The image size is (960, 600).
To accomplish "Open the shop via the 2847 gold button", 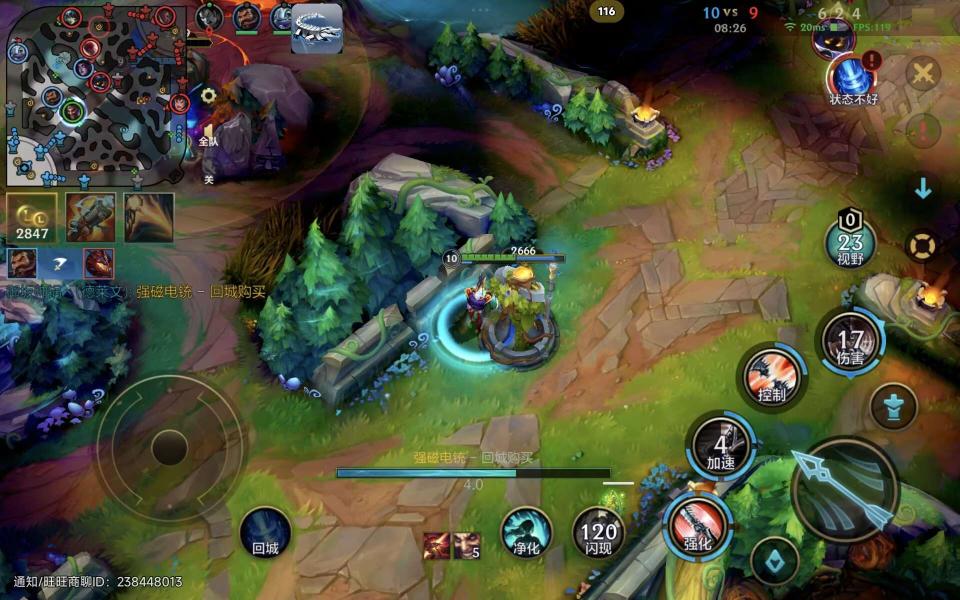I will click(x=32, y=217).
